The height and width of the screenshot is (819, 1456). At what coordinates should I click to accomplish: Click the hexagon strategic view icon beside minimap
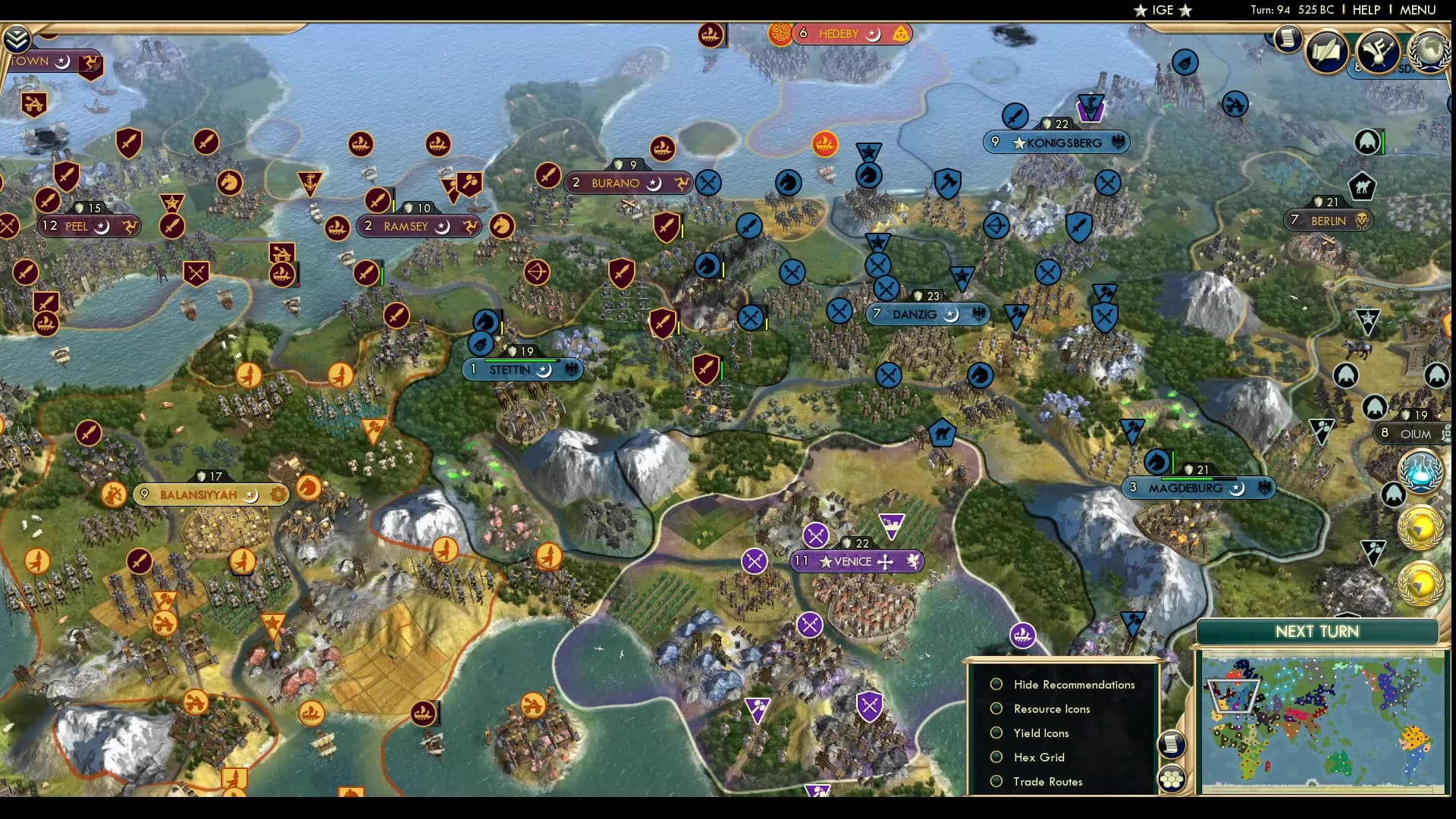point(1171,778)
